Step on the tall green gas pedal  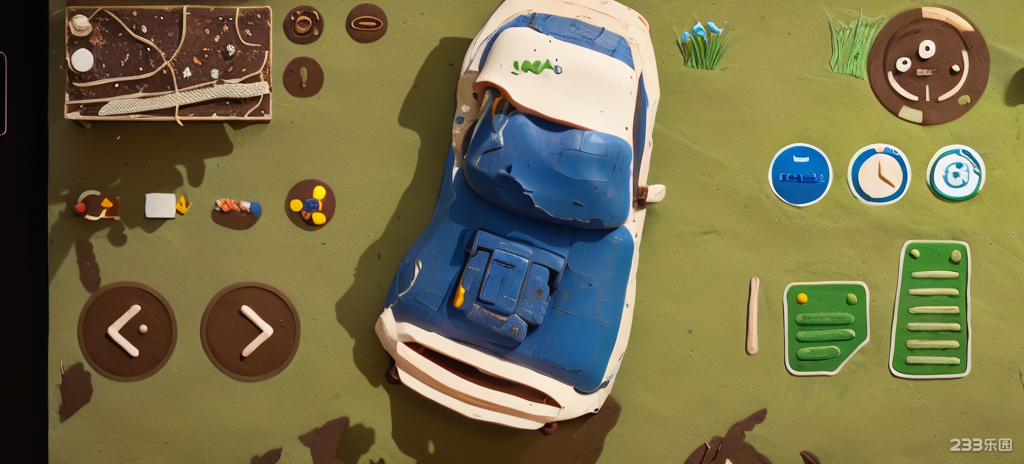click(x=931, y=309)
